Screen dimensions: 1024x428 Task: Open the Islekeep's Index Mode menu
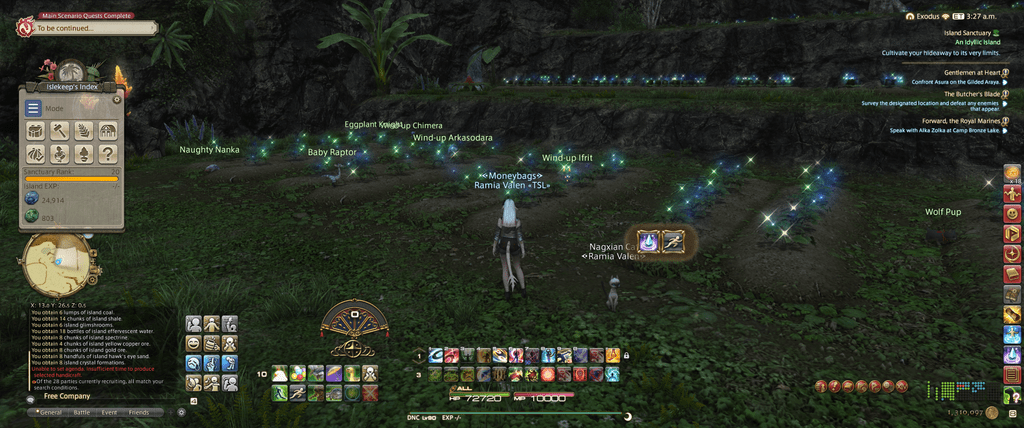click(34, 108)
